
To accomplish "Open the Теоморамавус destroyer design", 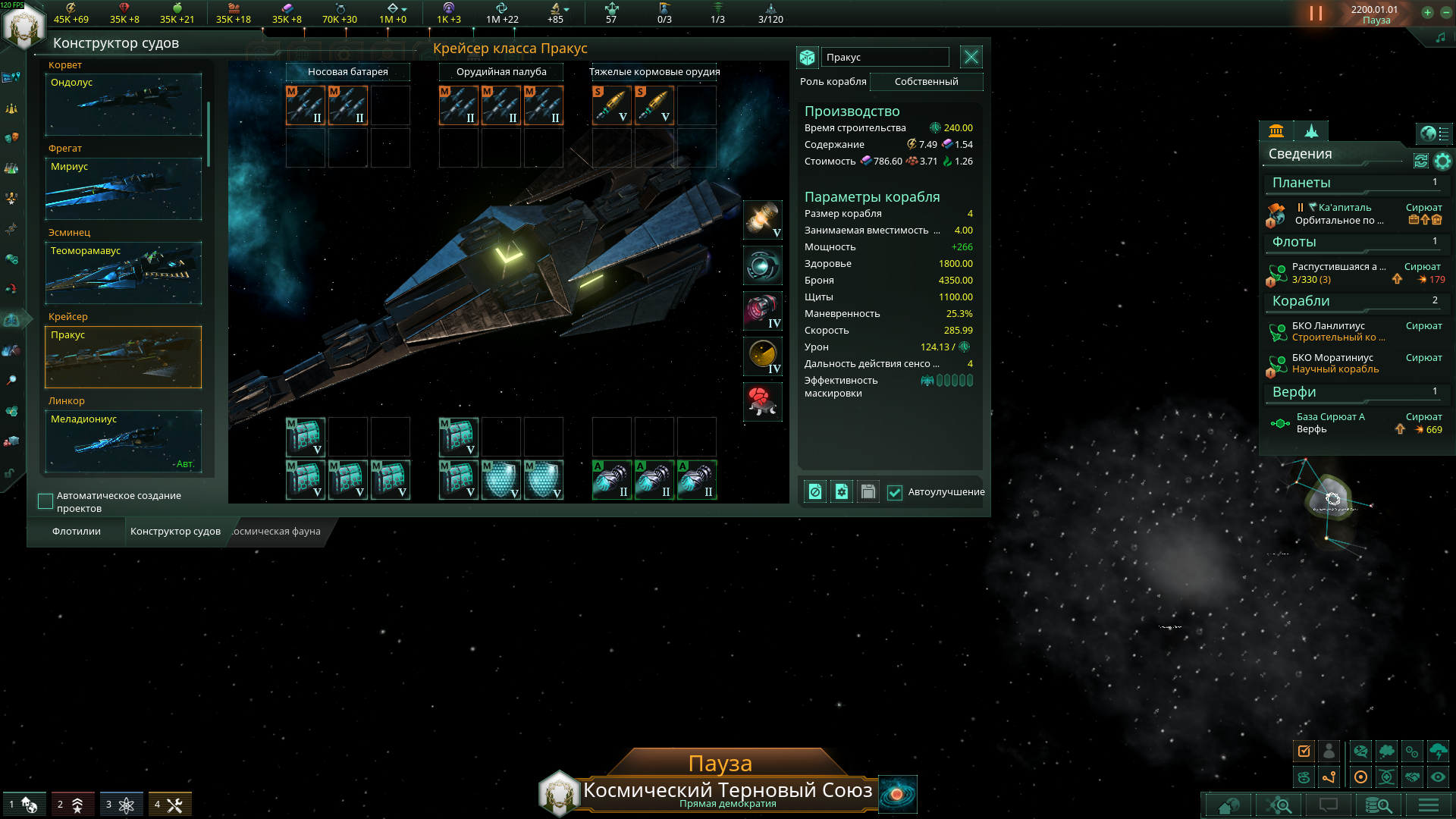I will (124, 273).
